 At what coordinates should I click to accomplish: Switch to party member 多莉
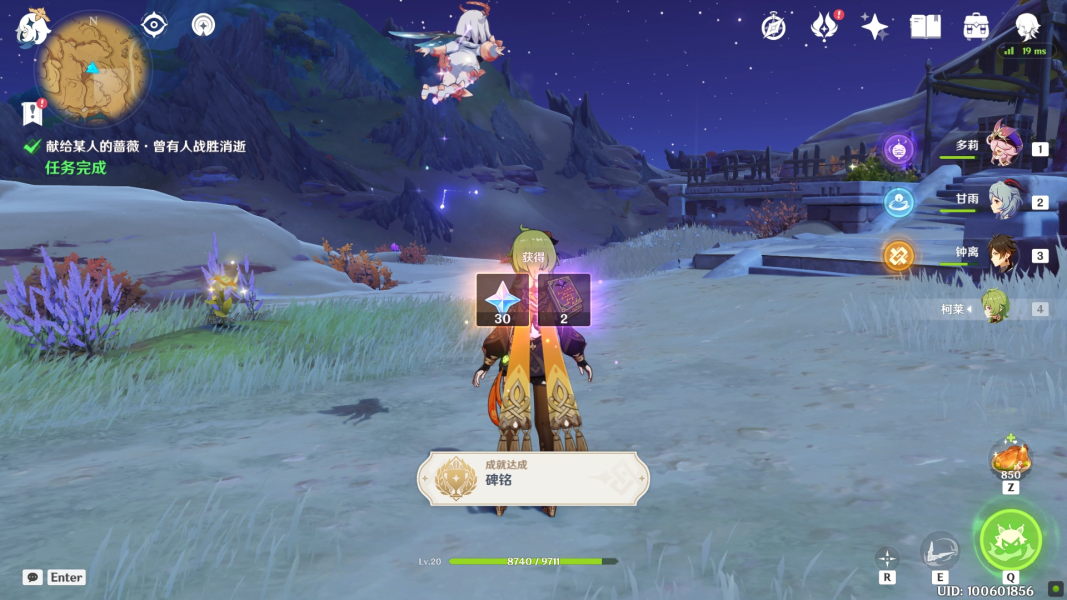1001,148
